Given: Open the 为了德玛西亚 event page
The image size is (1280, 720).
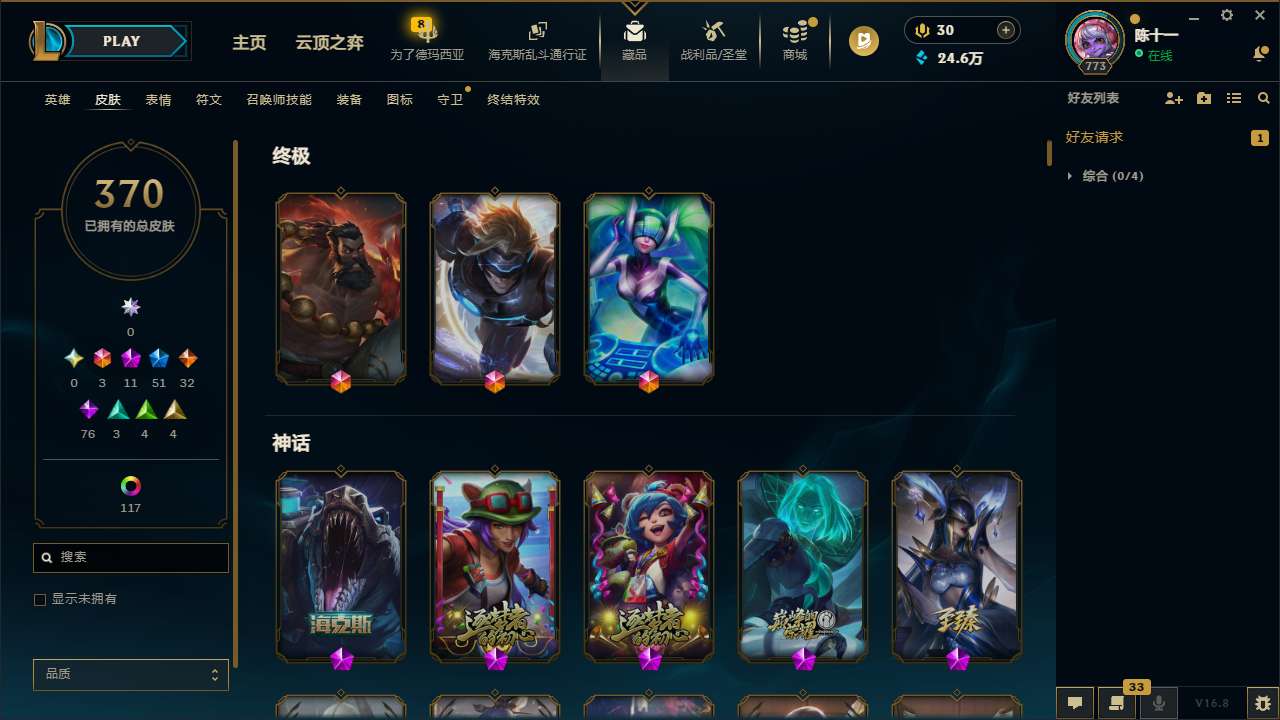Looking at the screenshot, I should coord(427,41).
